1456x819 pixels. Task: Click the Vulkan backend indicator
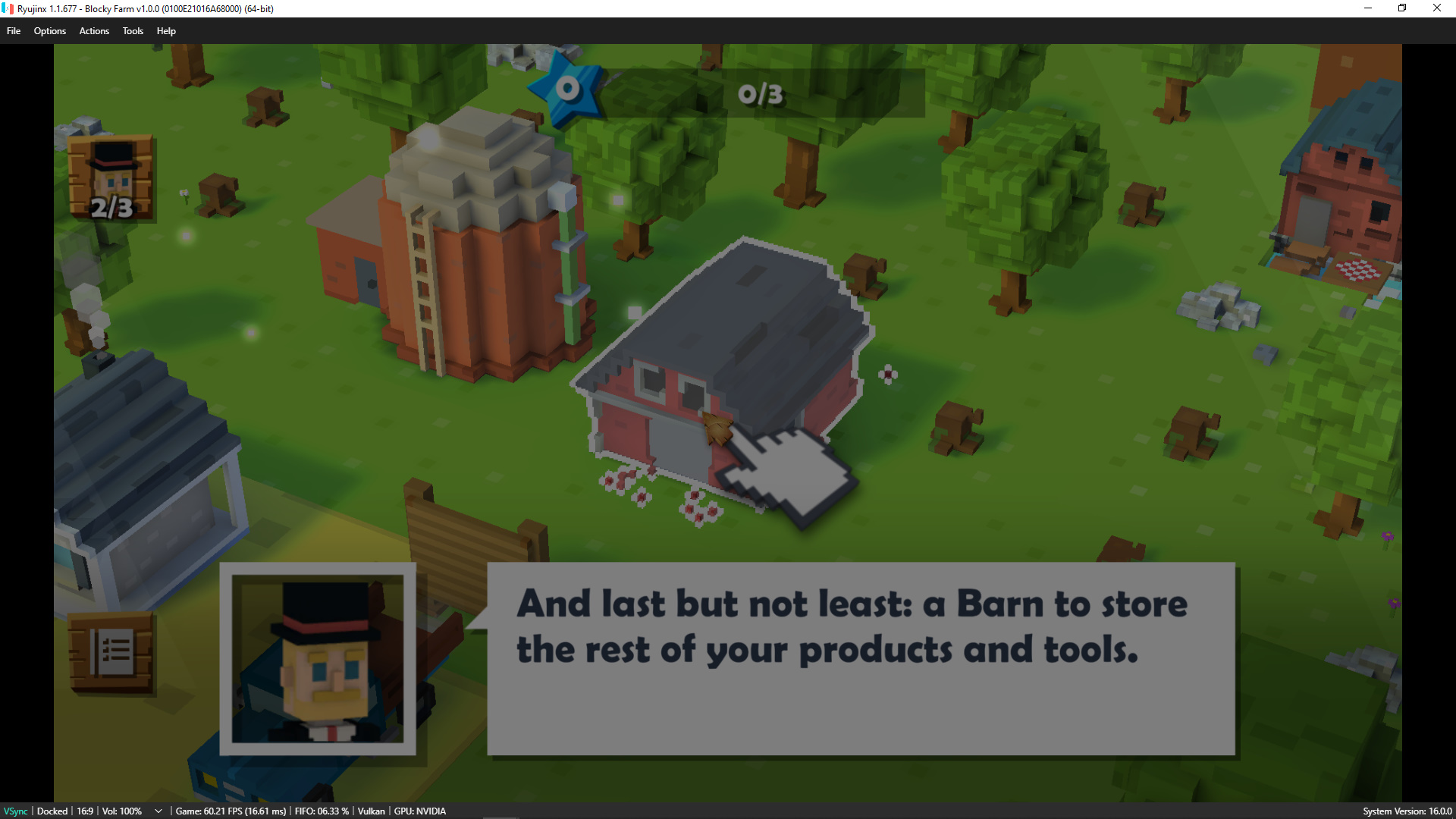[x=371, y=811]
